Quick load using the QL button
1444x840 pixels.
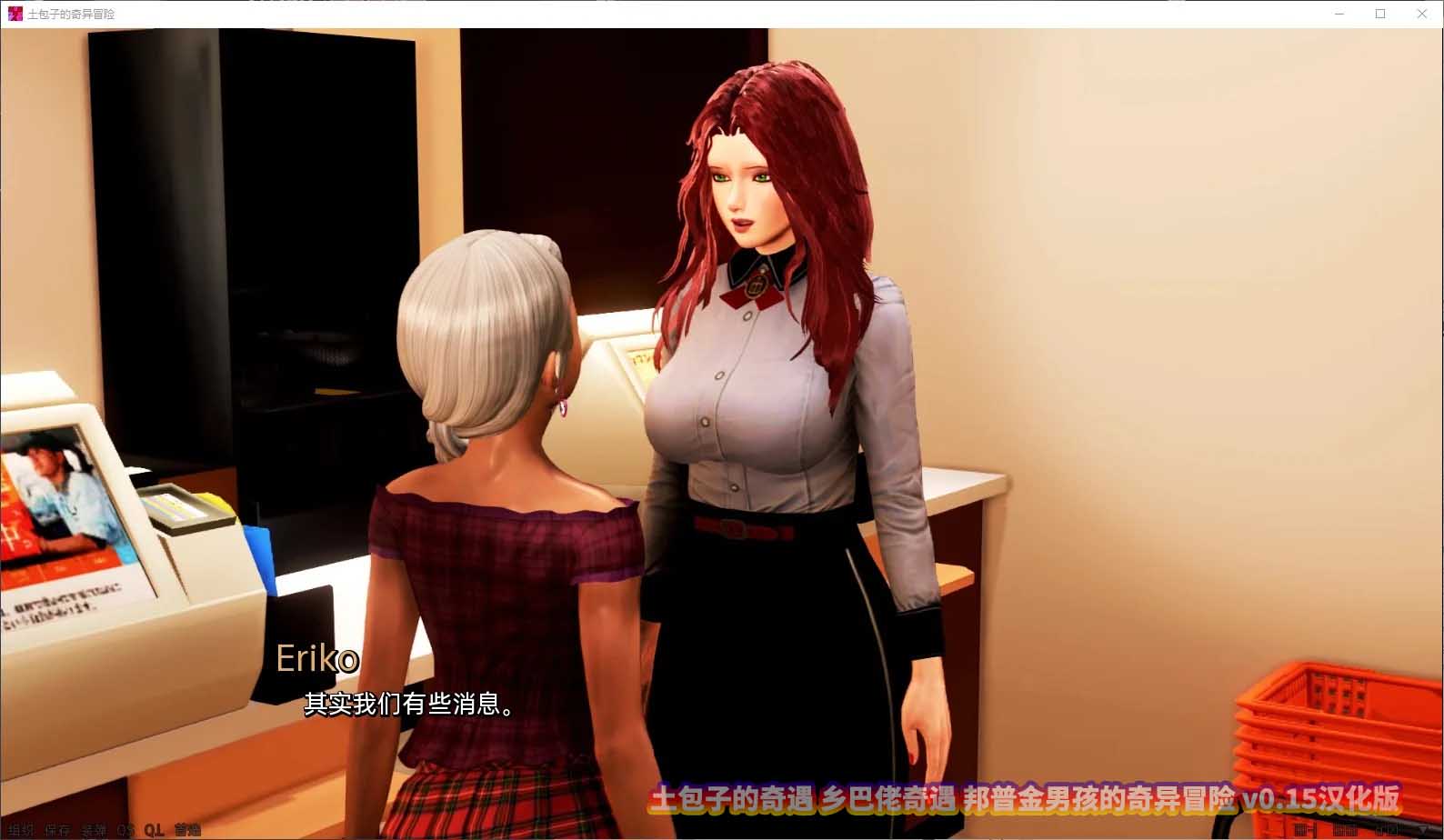(154, 830)
